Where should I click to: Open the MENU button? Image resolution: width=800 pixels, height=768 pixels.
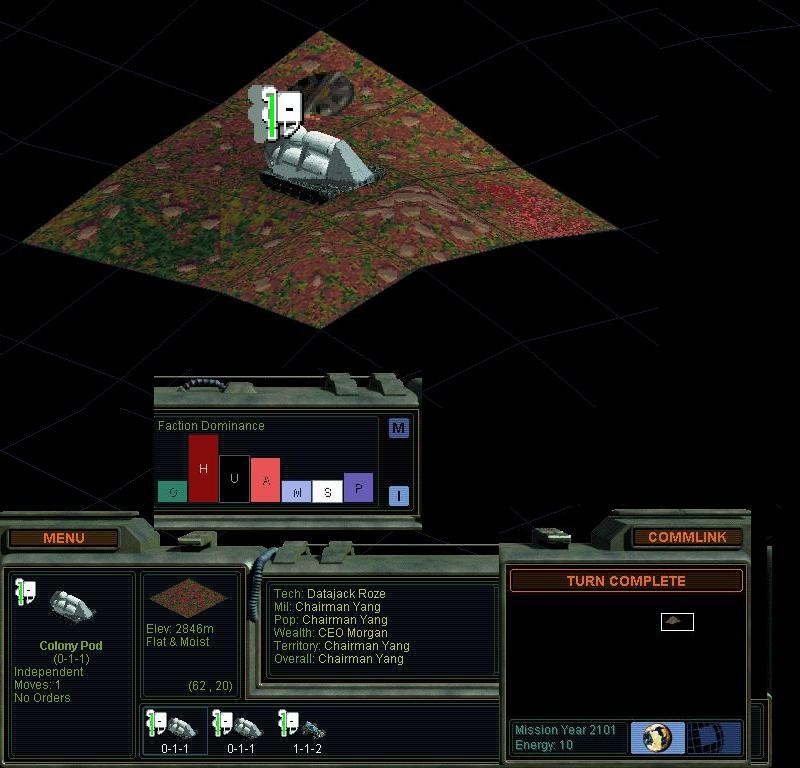[x=64, y=538]
